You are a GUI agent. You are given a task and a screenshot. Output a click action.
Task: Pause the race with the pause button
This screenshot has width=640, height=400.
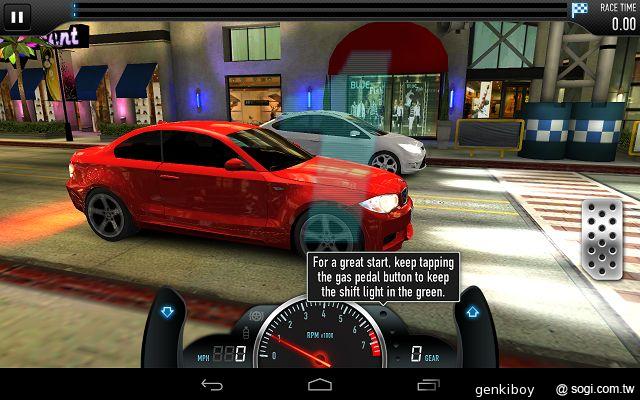pos(18,16)
